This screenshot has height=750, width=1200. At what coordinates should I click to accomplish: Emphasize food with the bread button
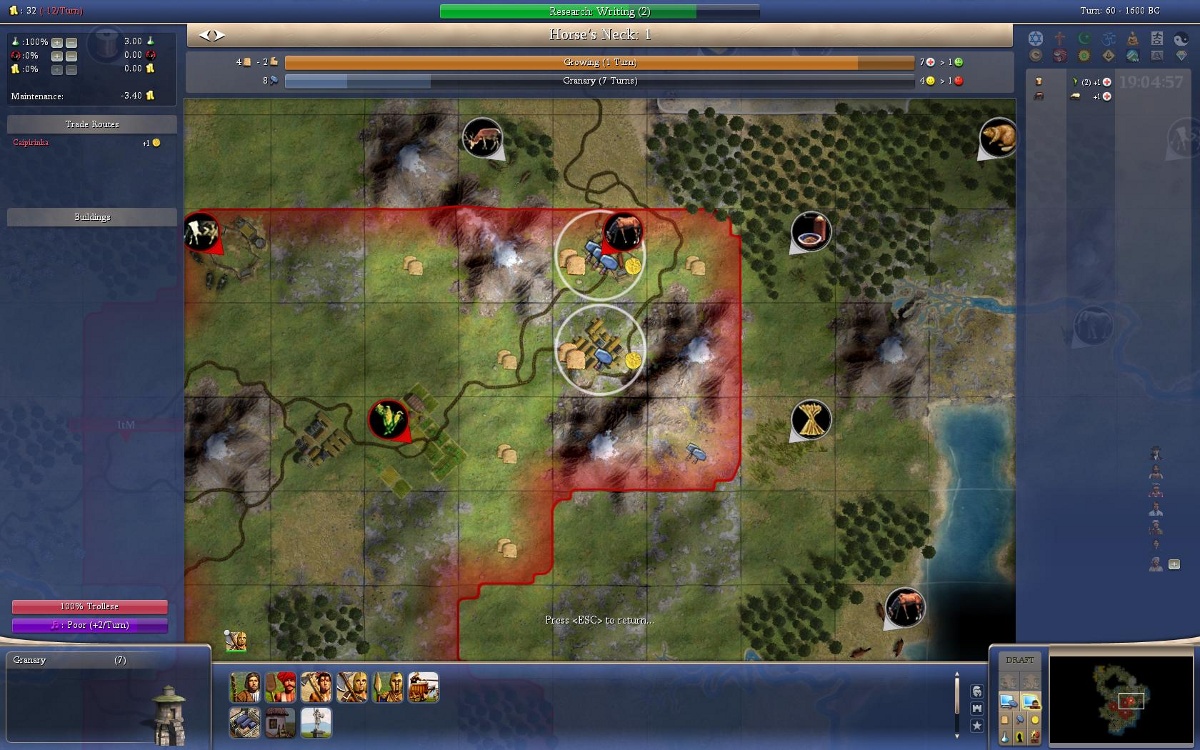pos(1006,719)
